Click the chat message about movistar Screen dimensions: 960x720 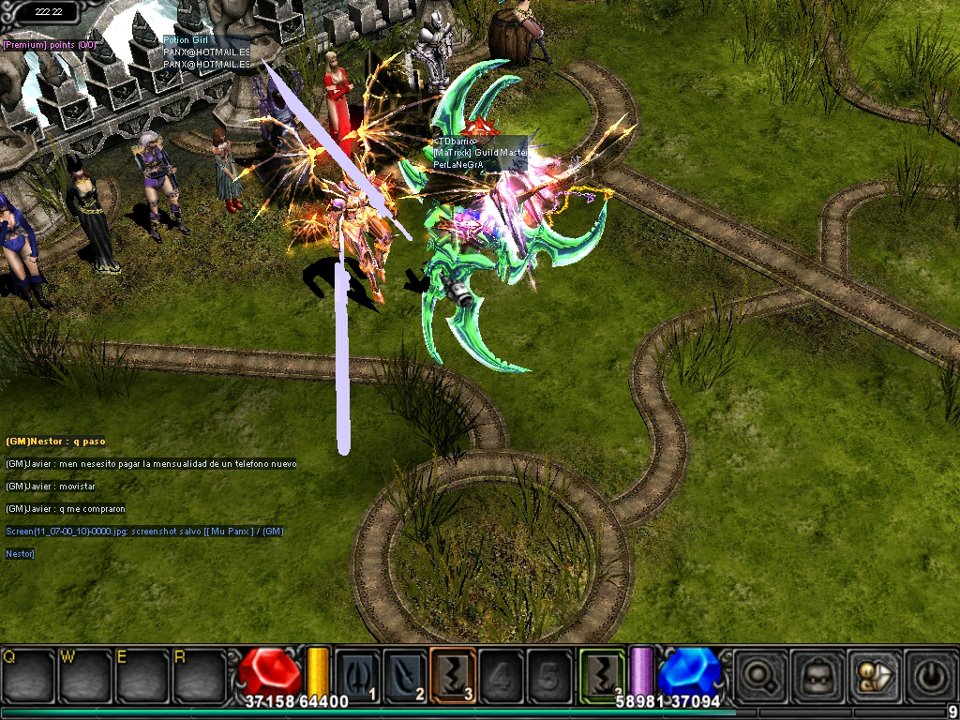[50, 486]
